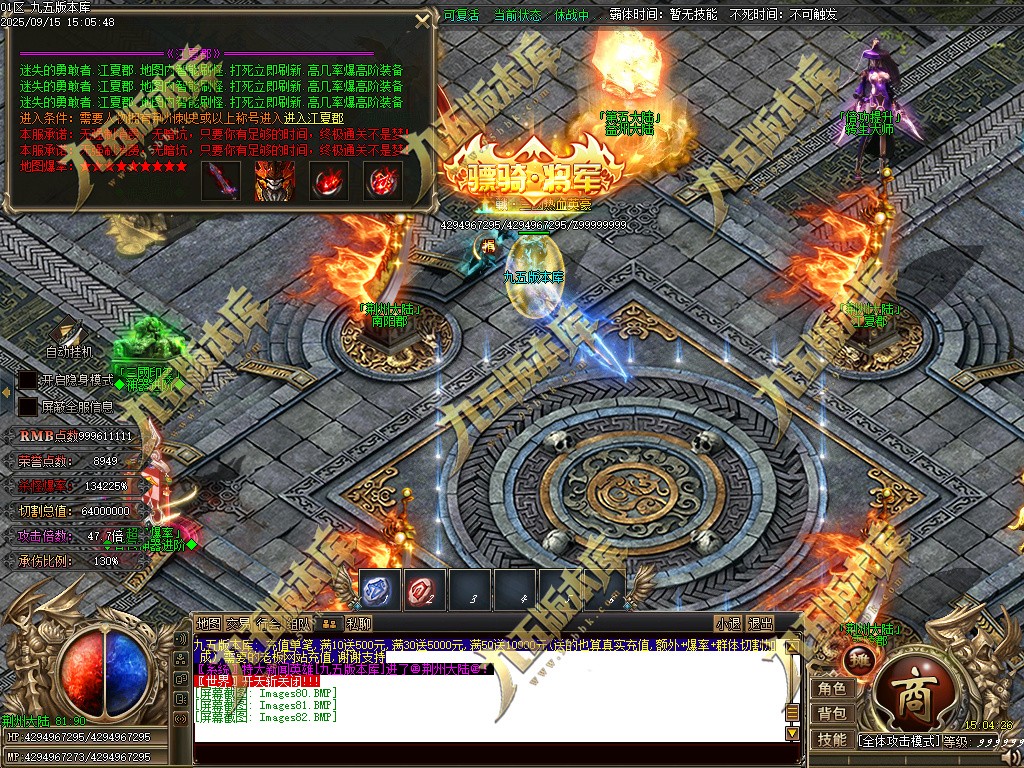This screenshot has height=768, width=1024.
Task: Click the 小退 logout-to-character button
Action: [727, 623]
